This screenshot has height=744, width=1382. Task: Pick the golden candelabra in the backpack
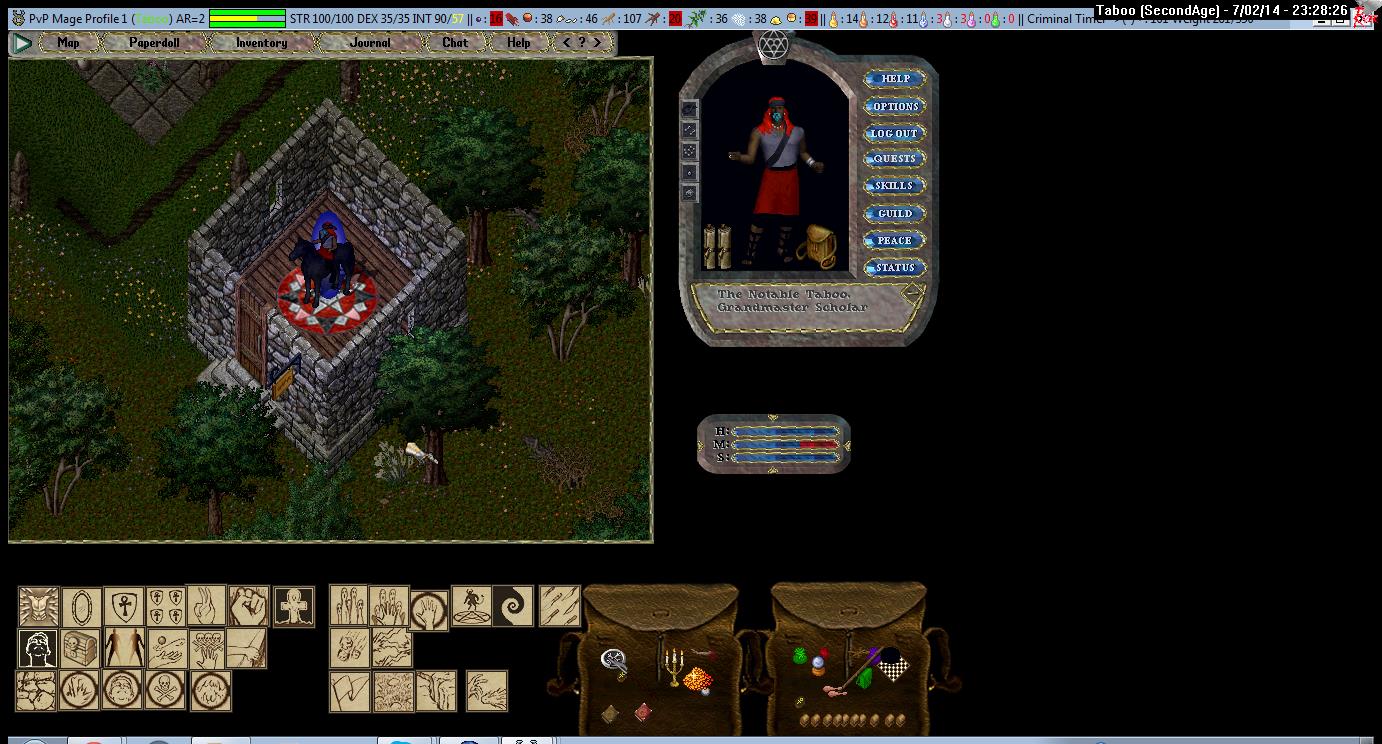673,667
